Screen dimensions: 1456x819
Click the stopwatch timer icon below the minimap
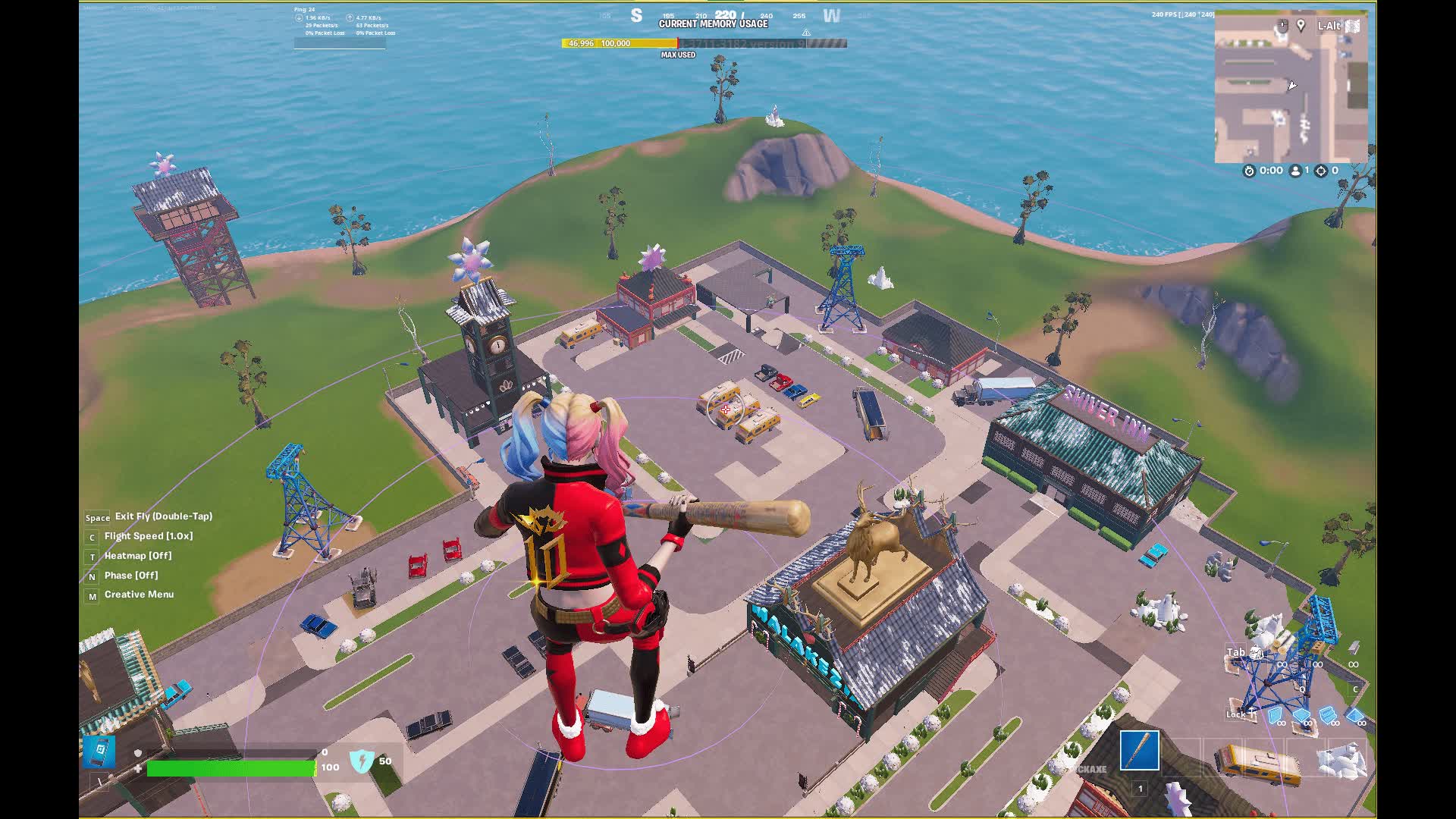[x=1250, y=171]
